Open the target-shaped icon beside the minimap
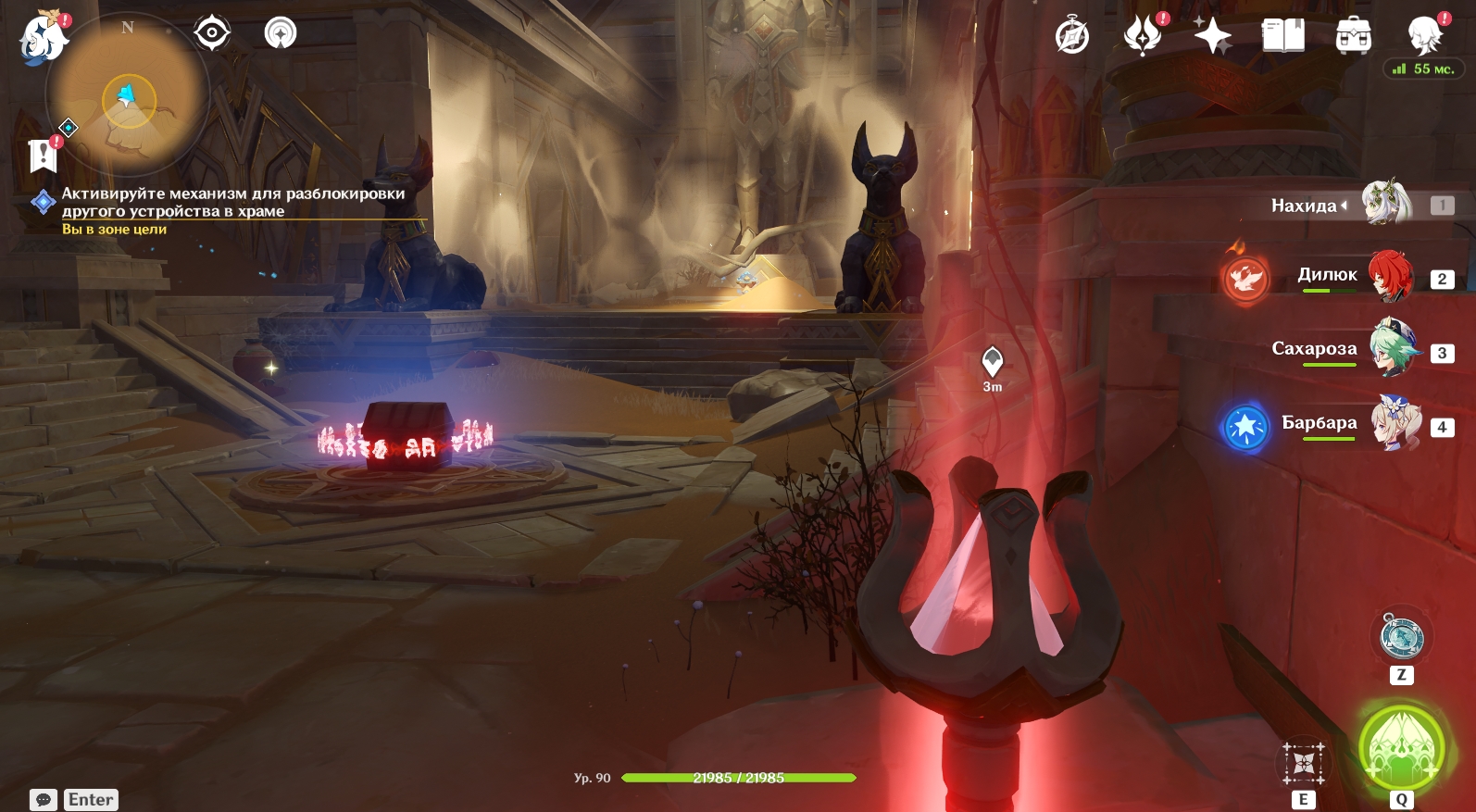Image resolution: width=1476 pixels, height=812 pixels. pyautogui.click(x=212, y=33)
